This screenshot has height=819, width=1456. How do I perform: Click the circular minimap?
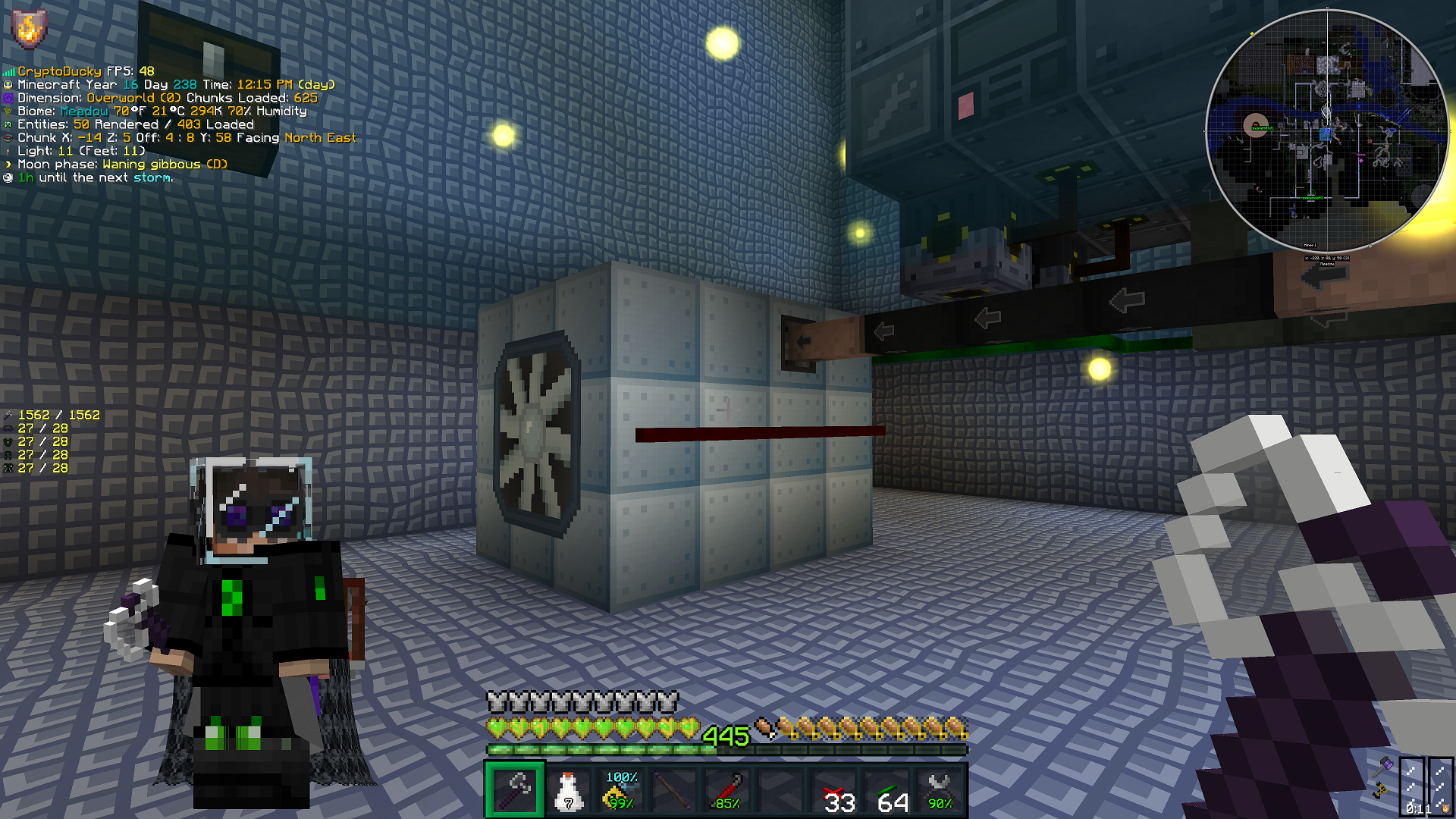1326,130
